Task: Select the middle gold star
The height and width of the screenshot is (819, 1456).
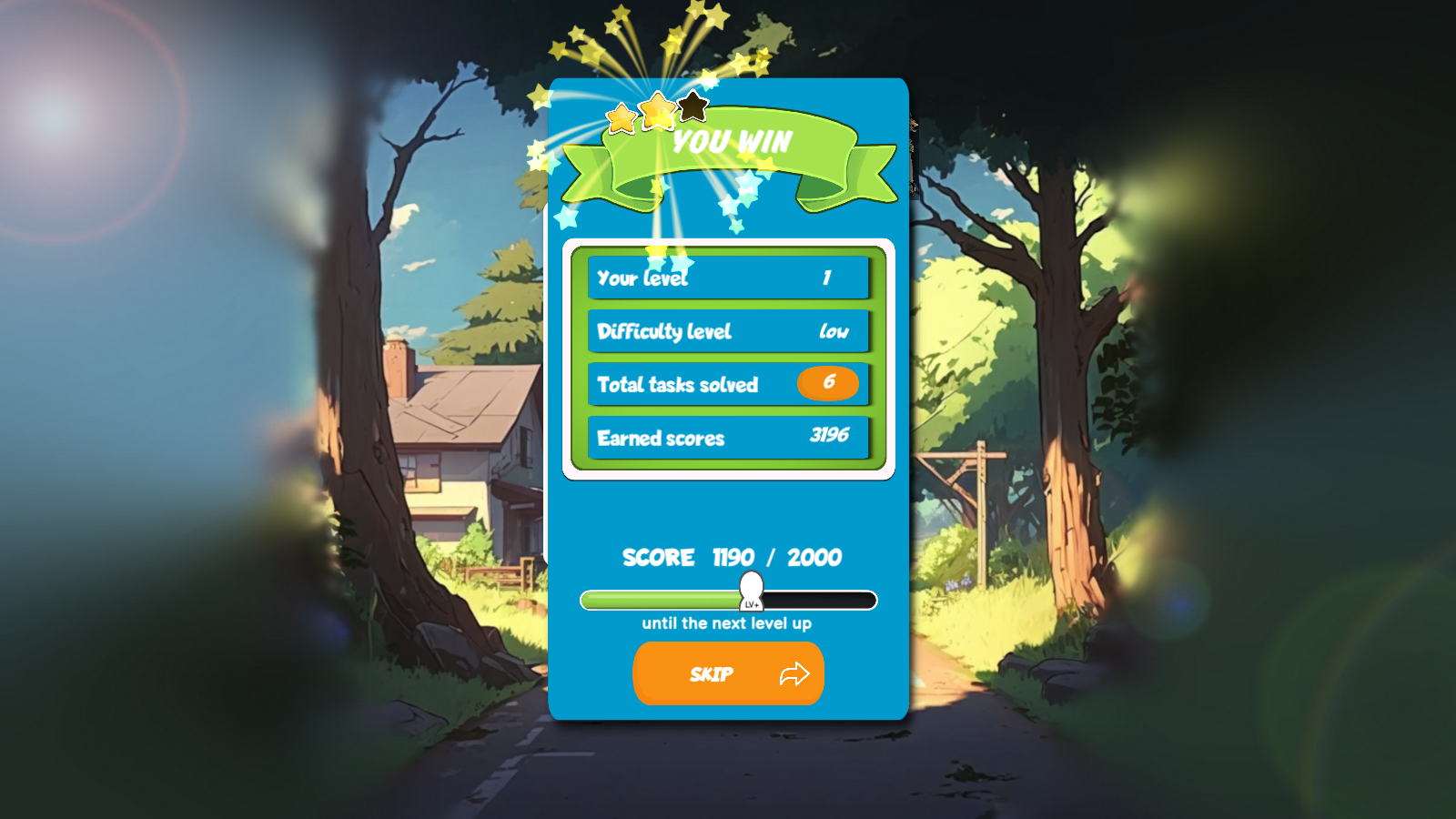Action: [657, 110]
